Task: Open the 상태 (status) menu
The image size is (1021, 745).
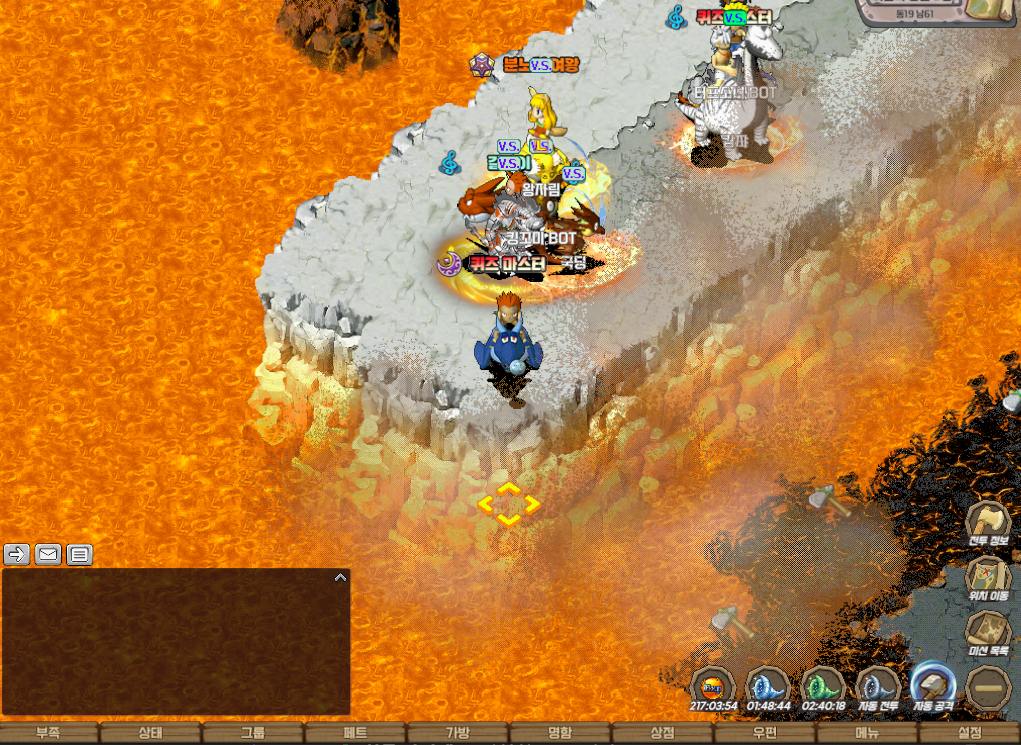Action: point(151,733)
